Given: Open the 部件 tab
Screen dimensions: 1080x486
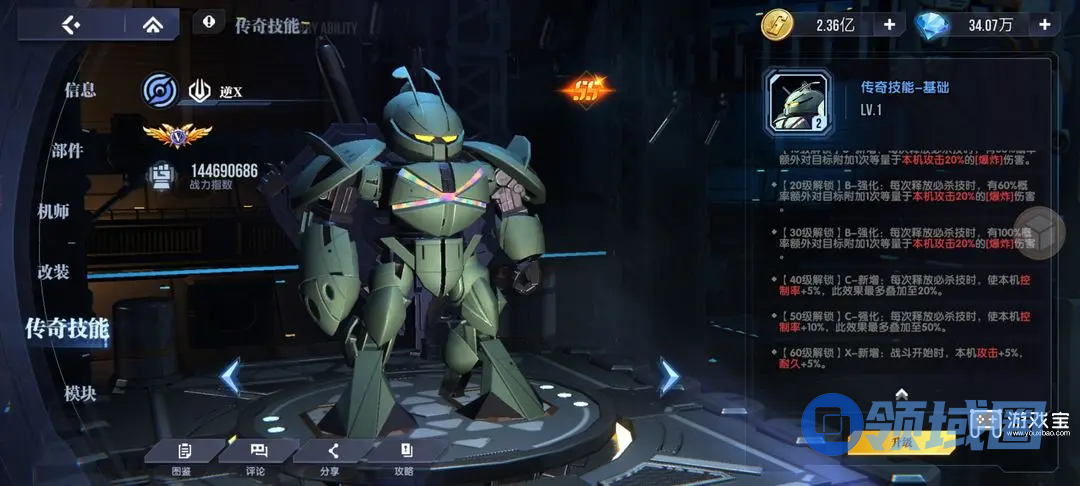Looking at the screenshot, I should coord(68,151).
